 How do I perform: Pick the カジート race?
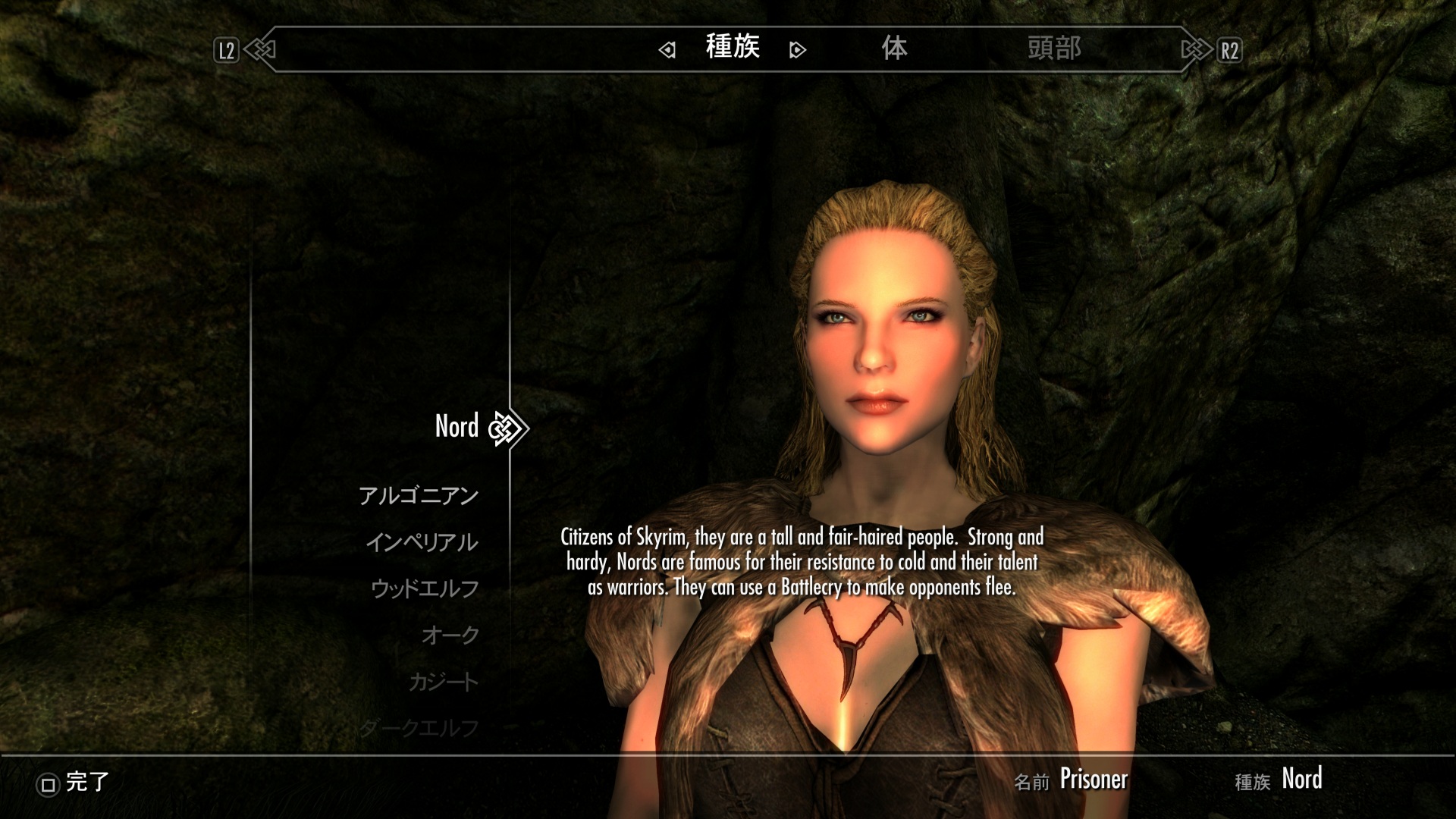click(444, 682)
